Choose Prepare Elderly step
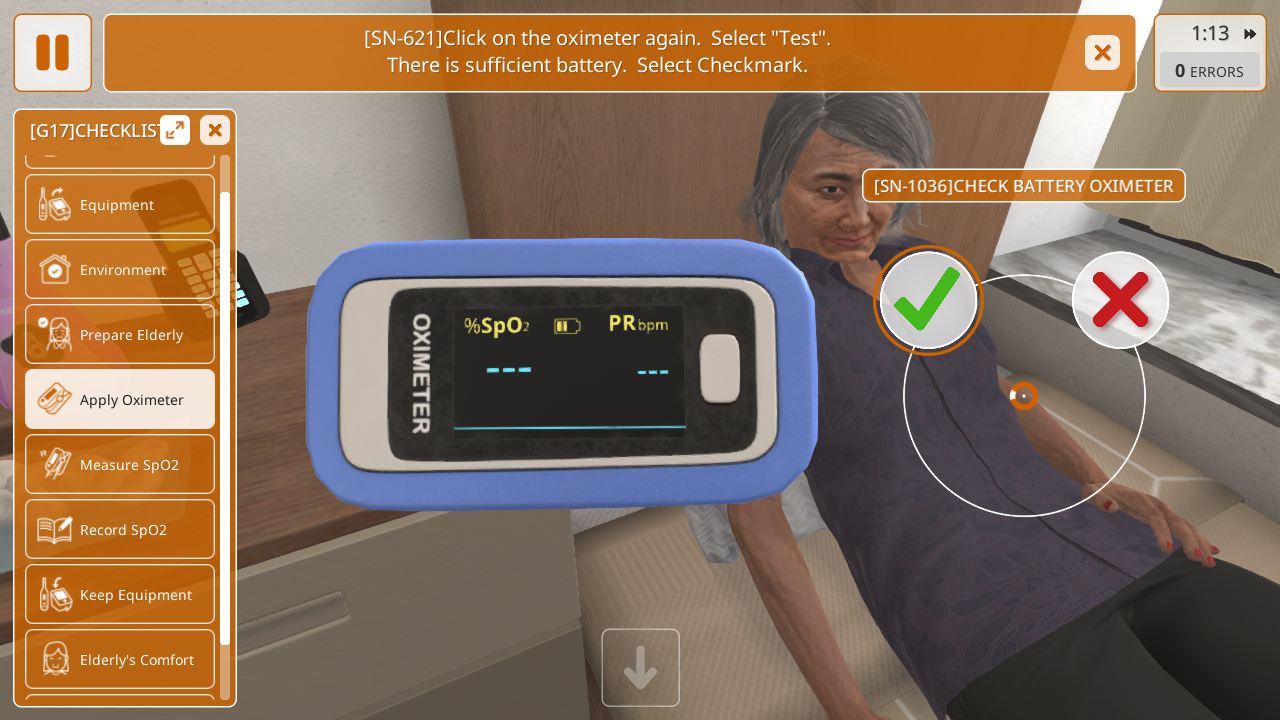 click(x=120, y=335)
